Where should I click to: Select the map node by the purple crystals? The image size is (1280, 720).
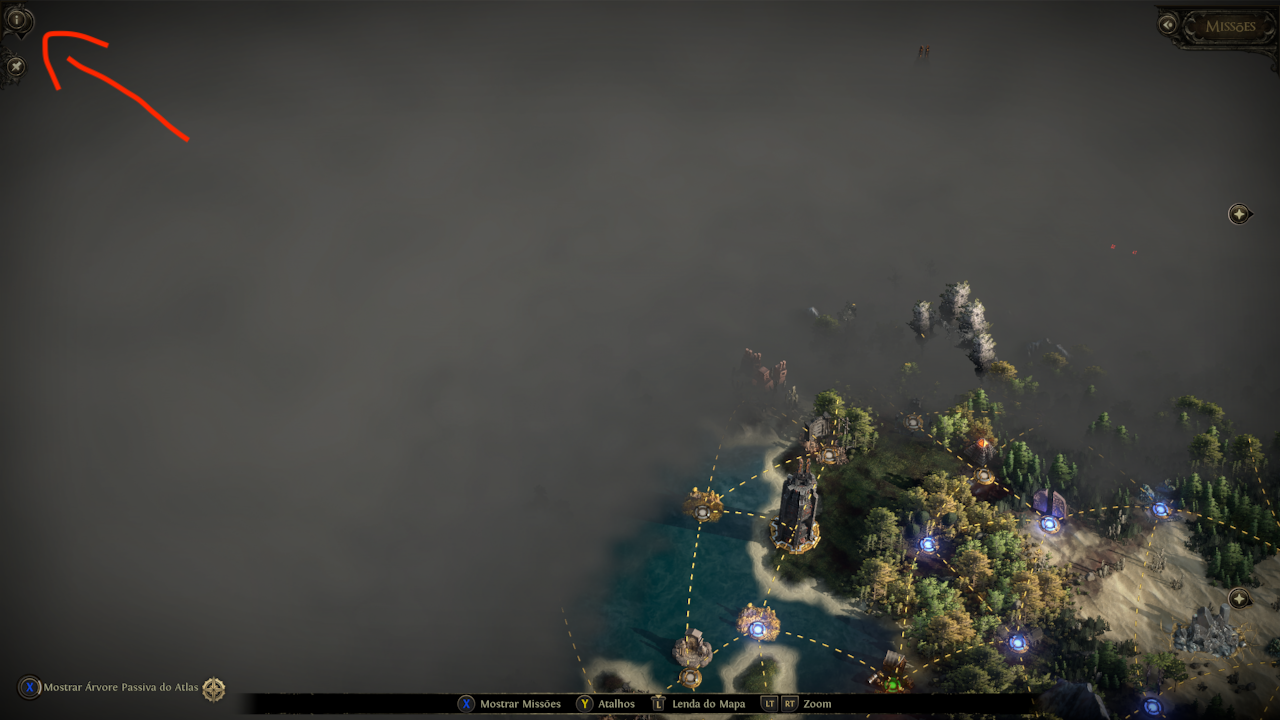click(x=1048, y=522)
